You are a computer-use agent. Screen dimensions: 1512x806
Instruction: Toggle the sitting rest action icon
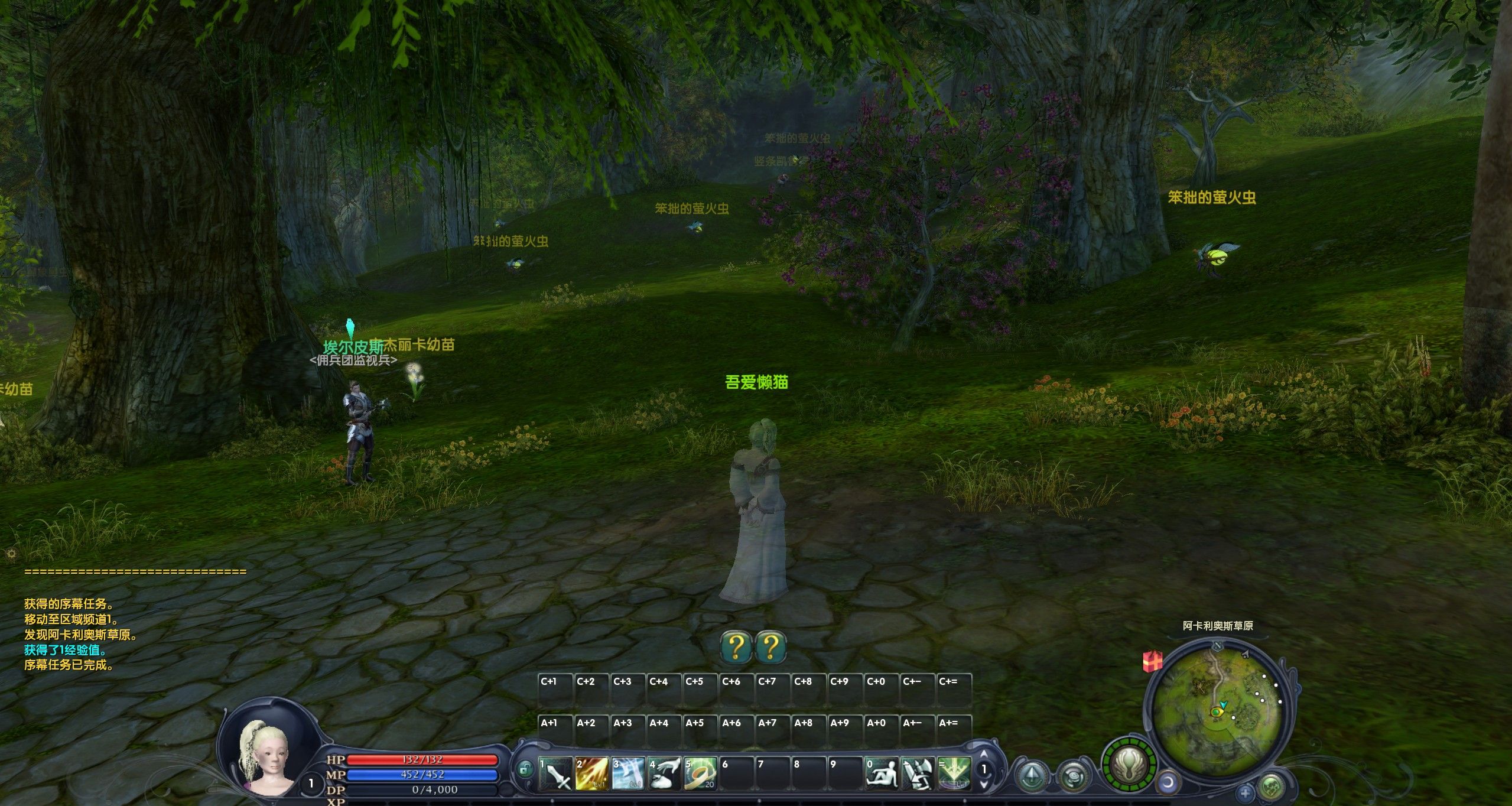point(881,774)
